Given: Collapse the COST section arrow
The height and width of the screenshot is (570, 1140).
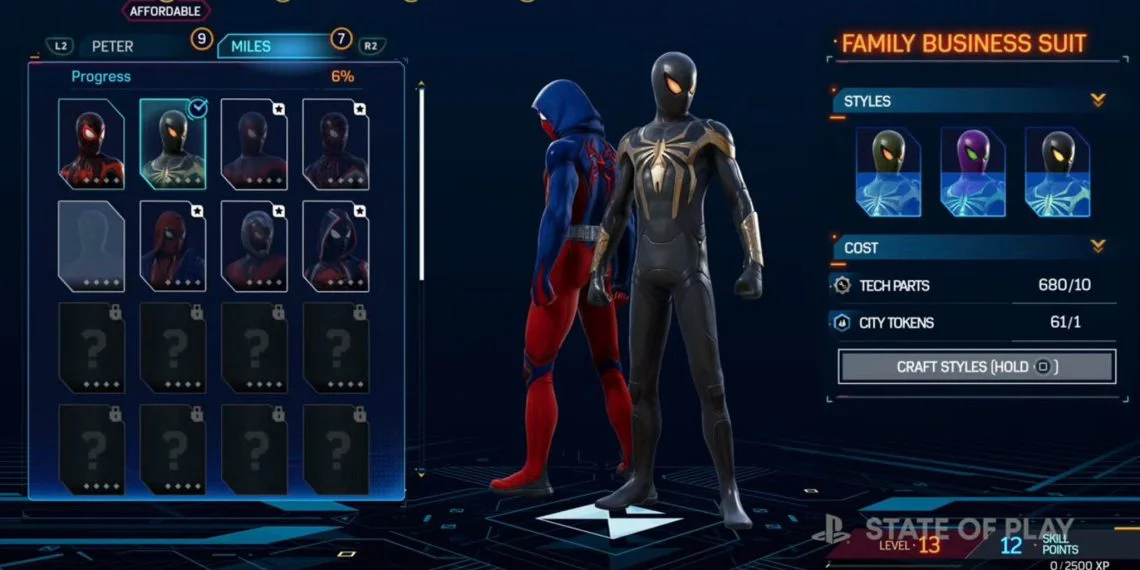Looking at the screenshot, I should (1098, 247).
